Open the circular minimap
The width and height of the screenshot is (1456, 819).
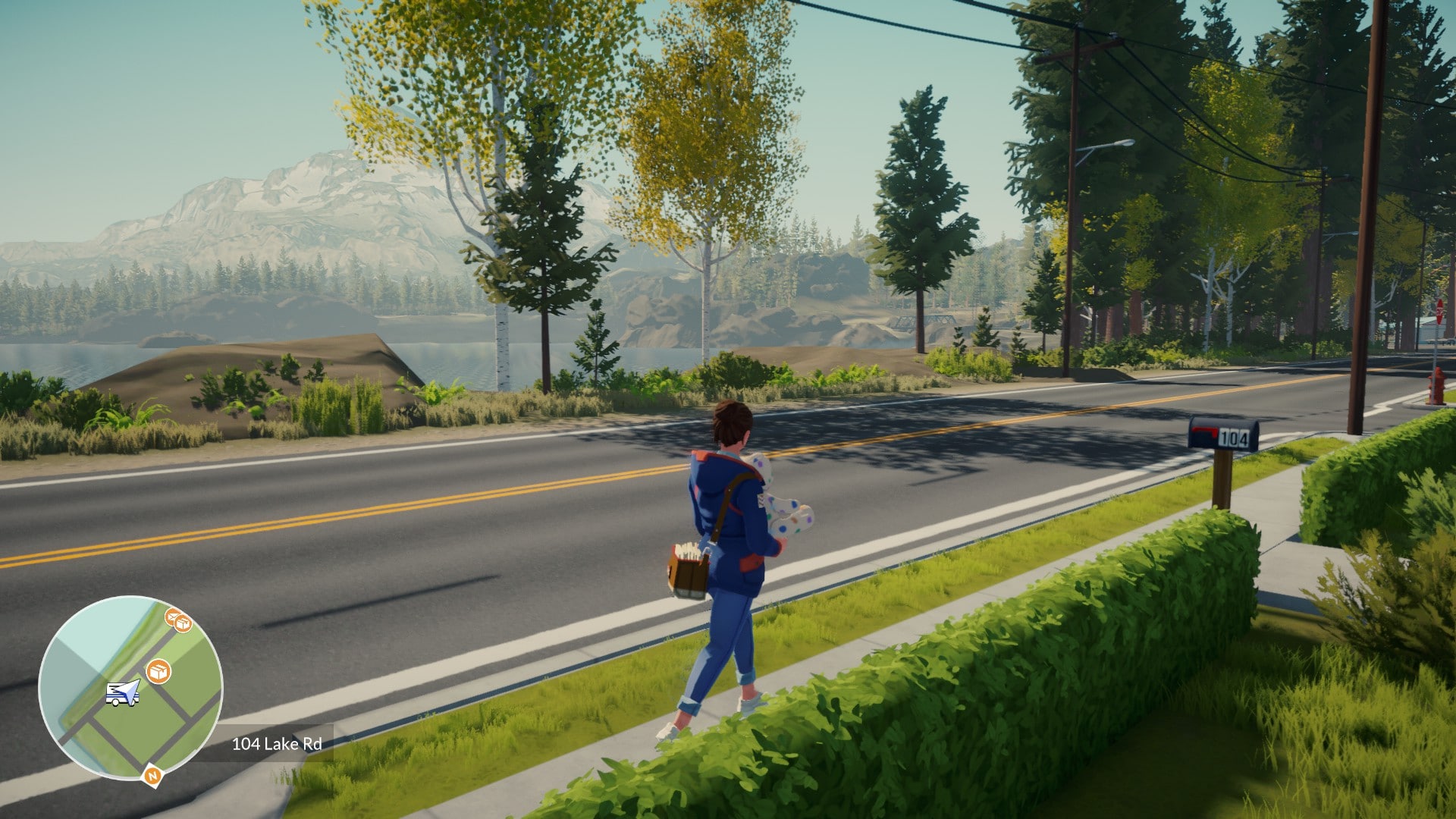click(x=130, y=688)
